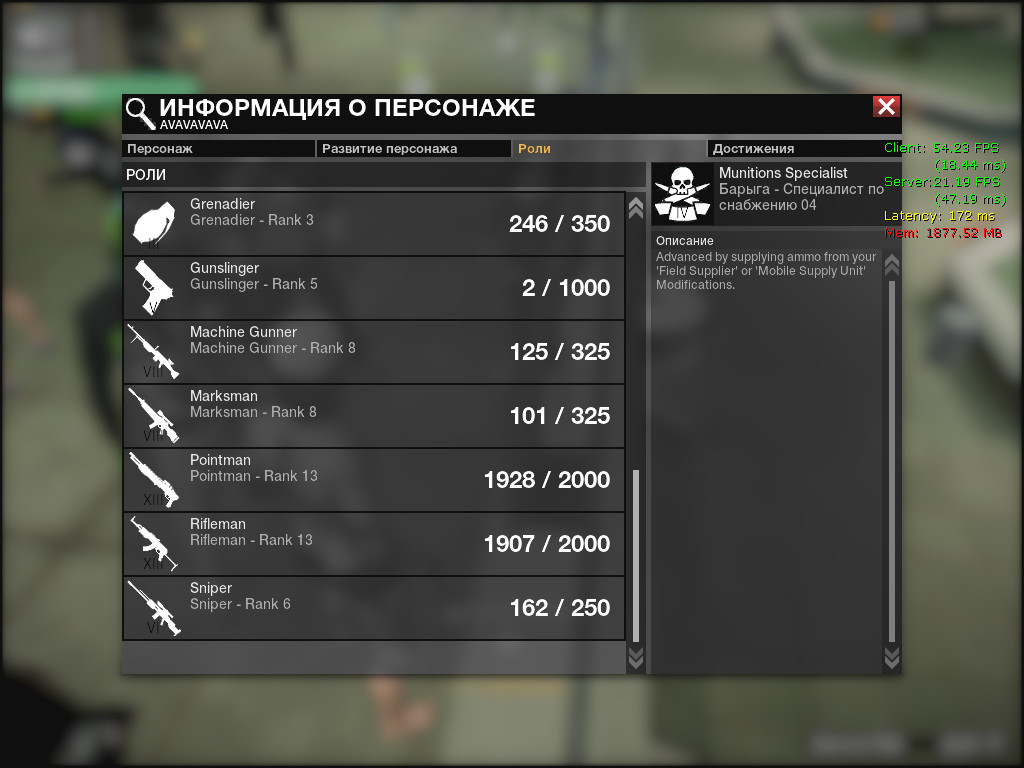Screen dimensions: 1024x768
Task: Select the Роли tab
Action: [609, 149]
